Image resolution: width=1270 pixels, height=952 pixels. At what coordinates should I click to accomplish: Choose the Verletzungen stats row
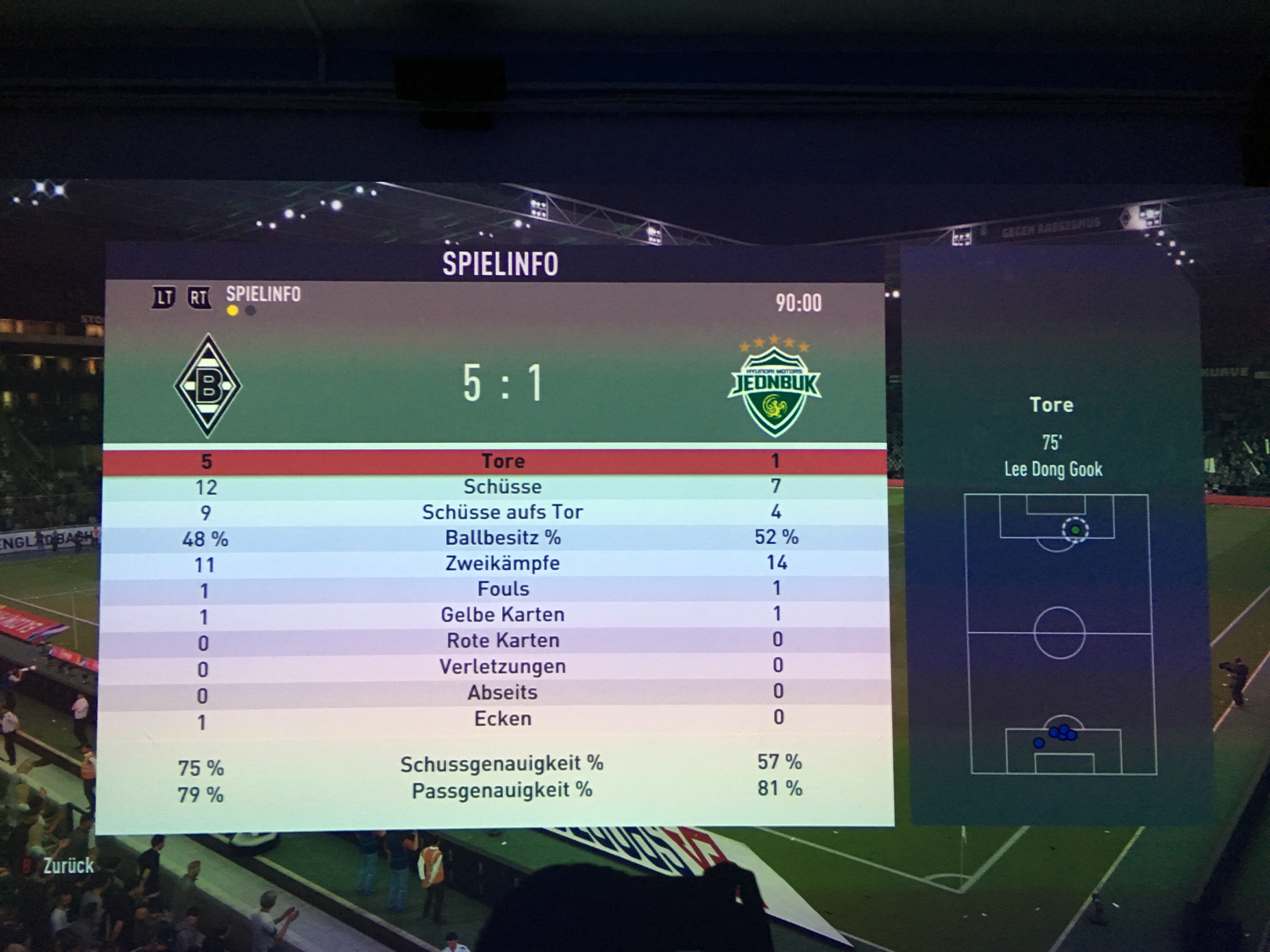(502, 666)
